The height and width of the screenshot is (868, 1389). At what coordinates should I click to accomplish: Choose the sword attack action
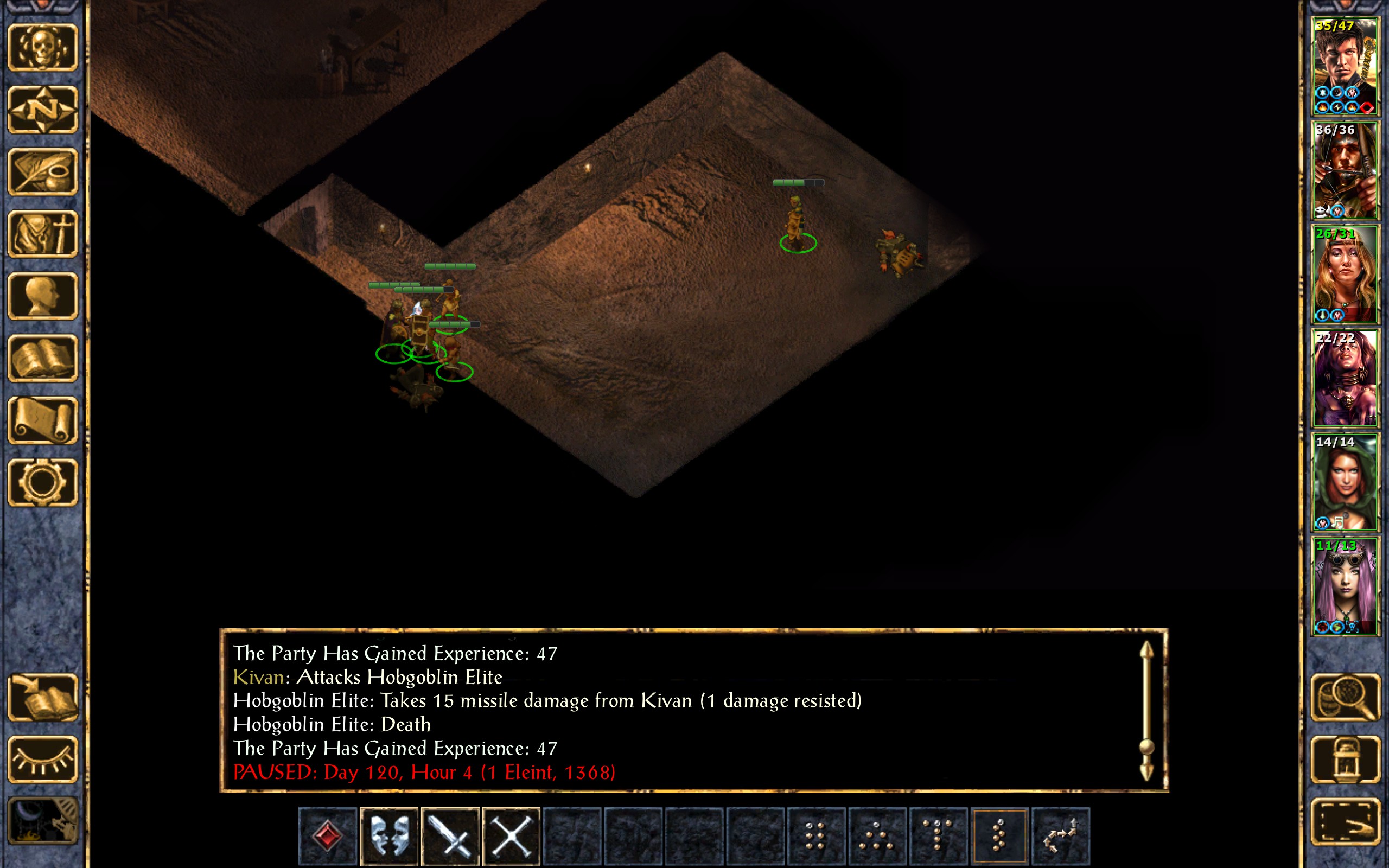point(450,836)
